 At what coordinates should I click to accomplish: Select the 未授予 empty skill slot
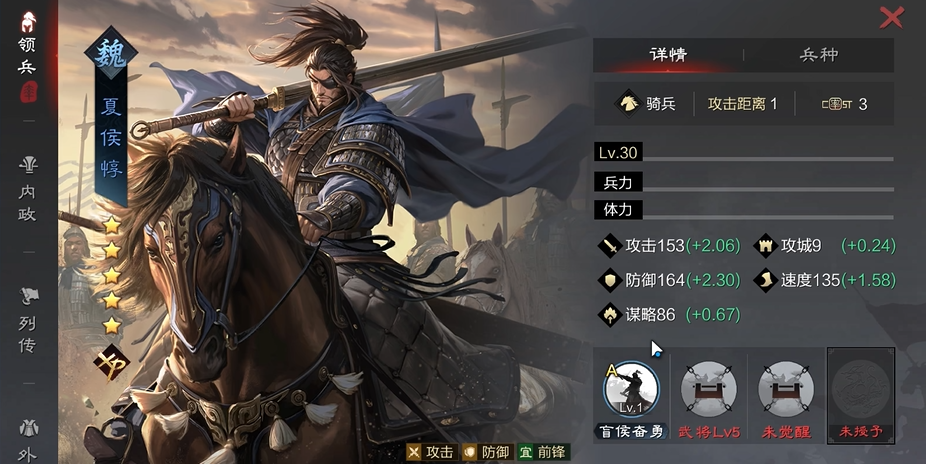click(x=861, y=391)
